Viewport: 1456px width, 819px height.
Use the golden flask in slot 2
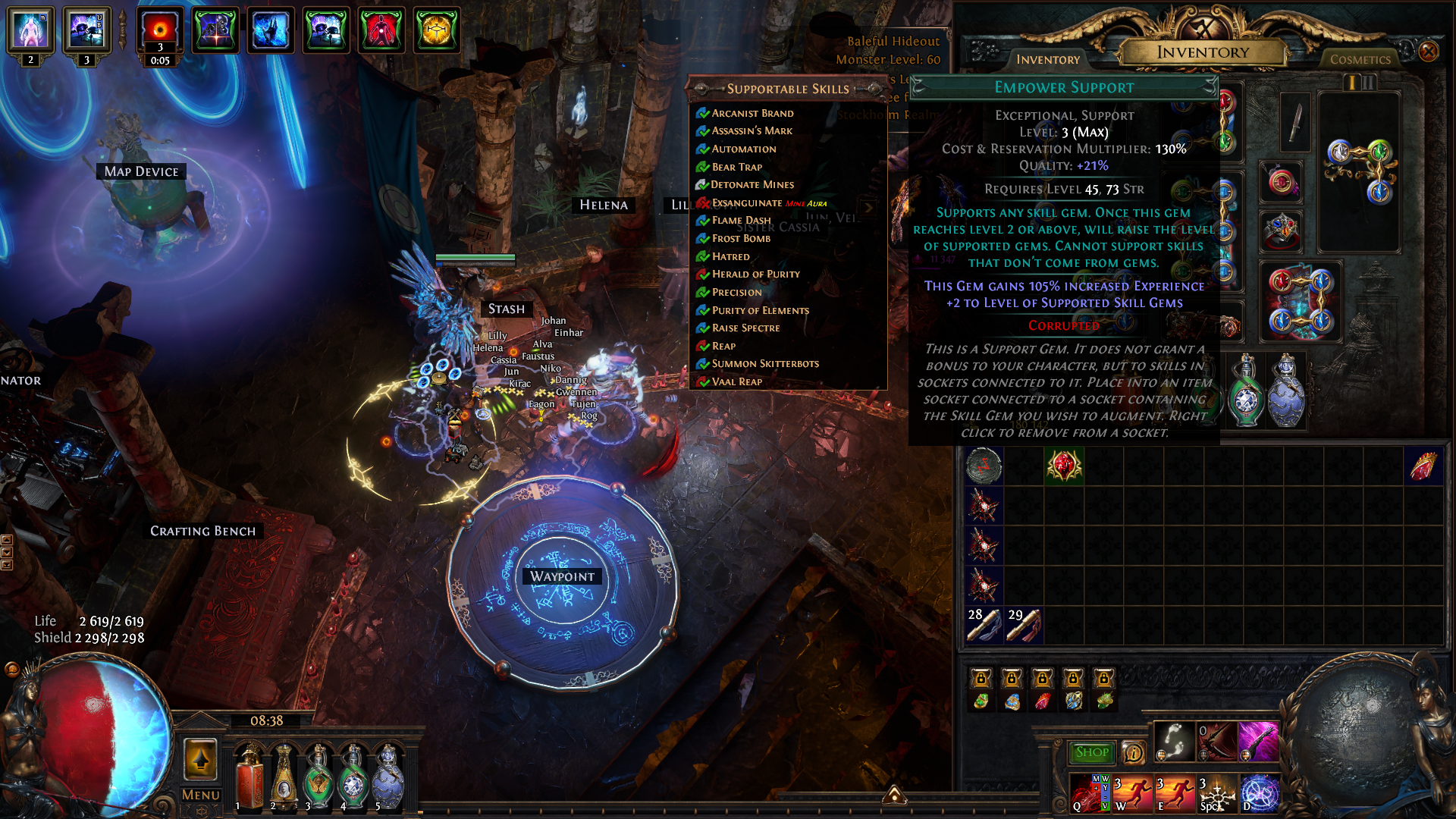(x=284, y=777)
